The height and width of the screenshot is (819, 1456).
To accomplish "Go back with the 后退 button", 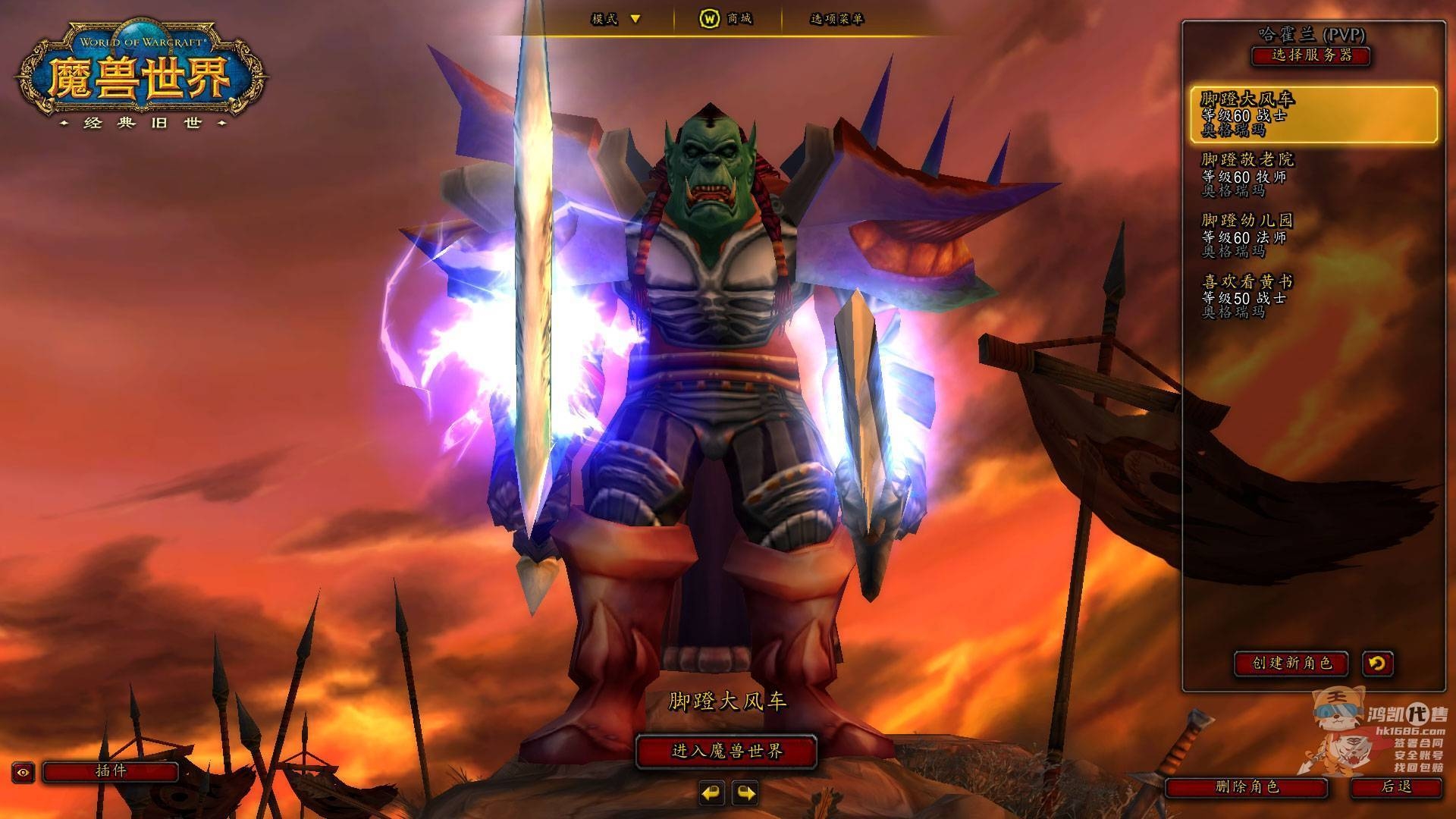I will click(x=1396, y=787).
